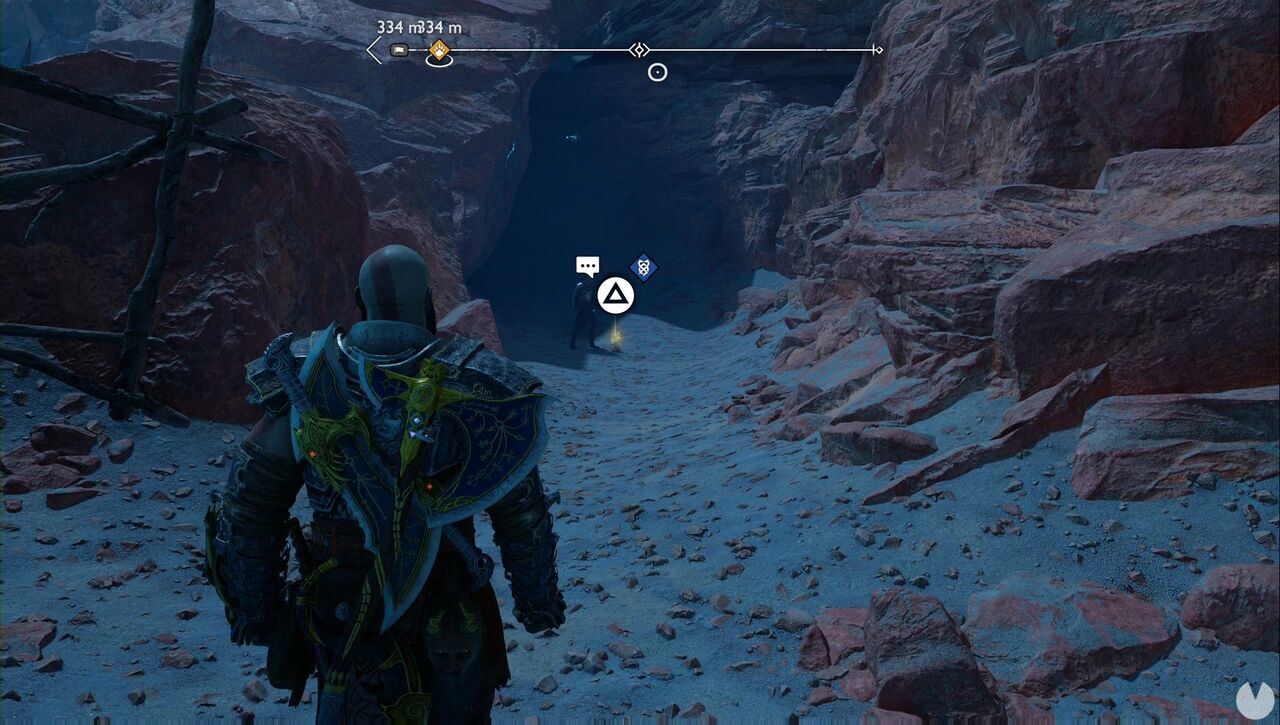Screen dimensions: 1280x725
Task: Toggle the quest tracking marker above the objective distance
Action: point(438,48)
